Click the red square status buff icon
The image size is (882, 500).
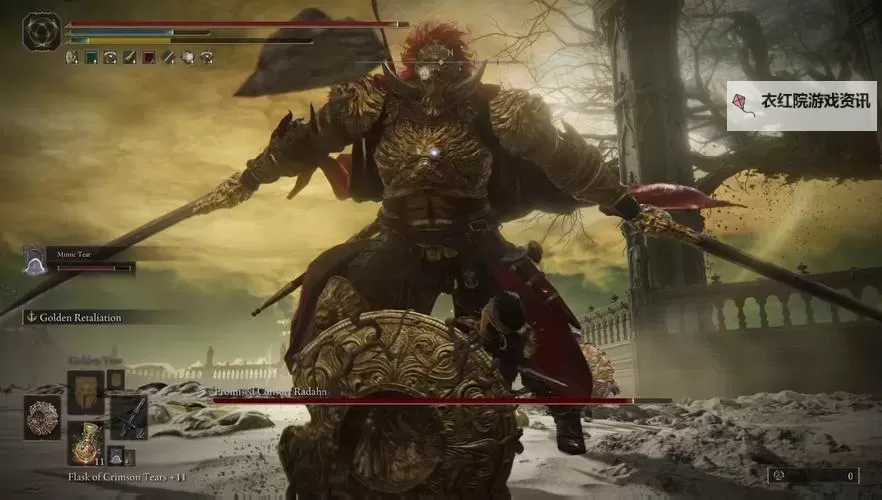(x=148, y=58)
